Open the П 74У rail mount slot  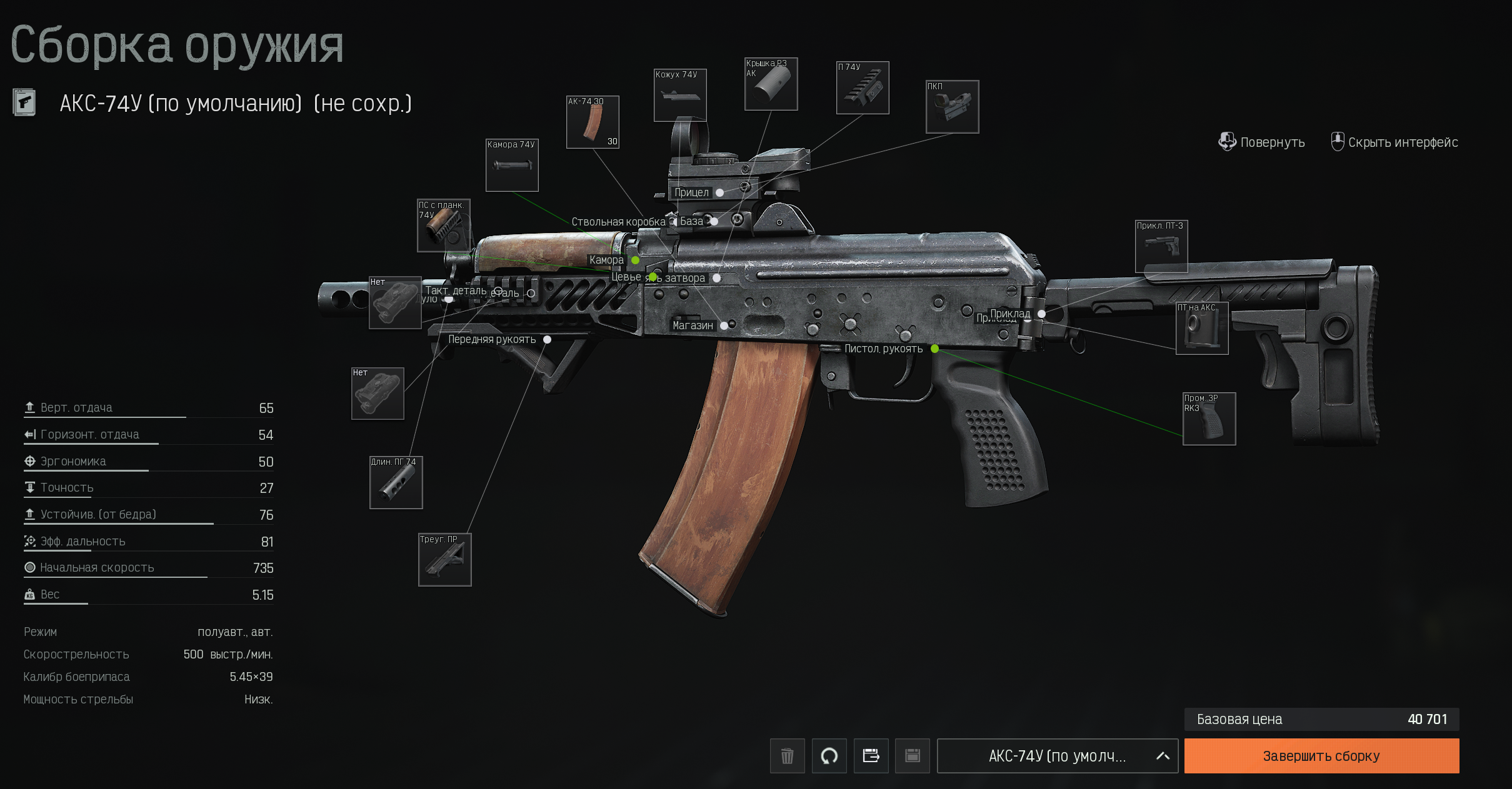click(x=863, y=88)
